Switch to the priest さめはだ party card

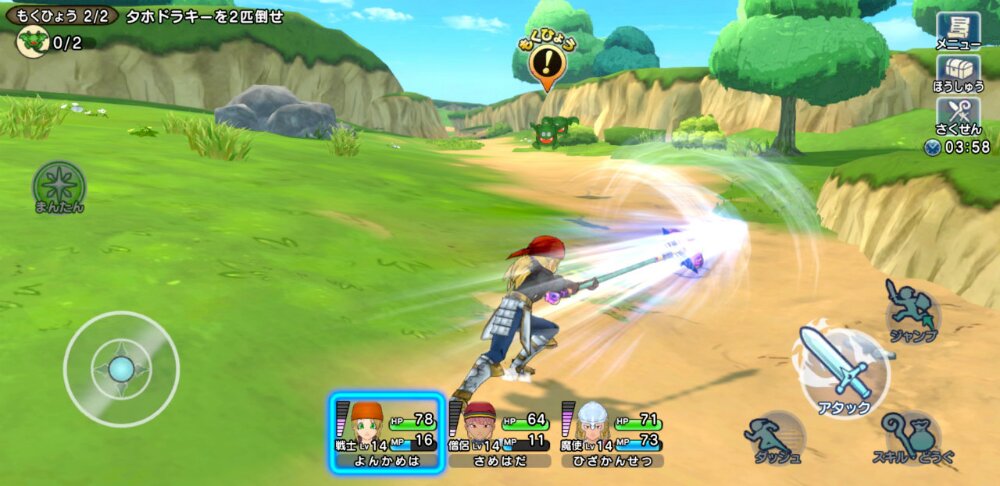(500, 432)
